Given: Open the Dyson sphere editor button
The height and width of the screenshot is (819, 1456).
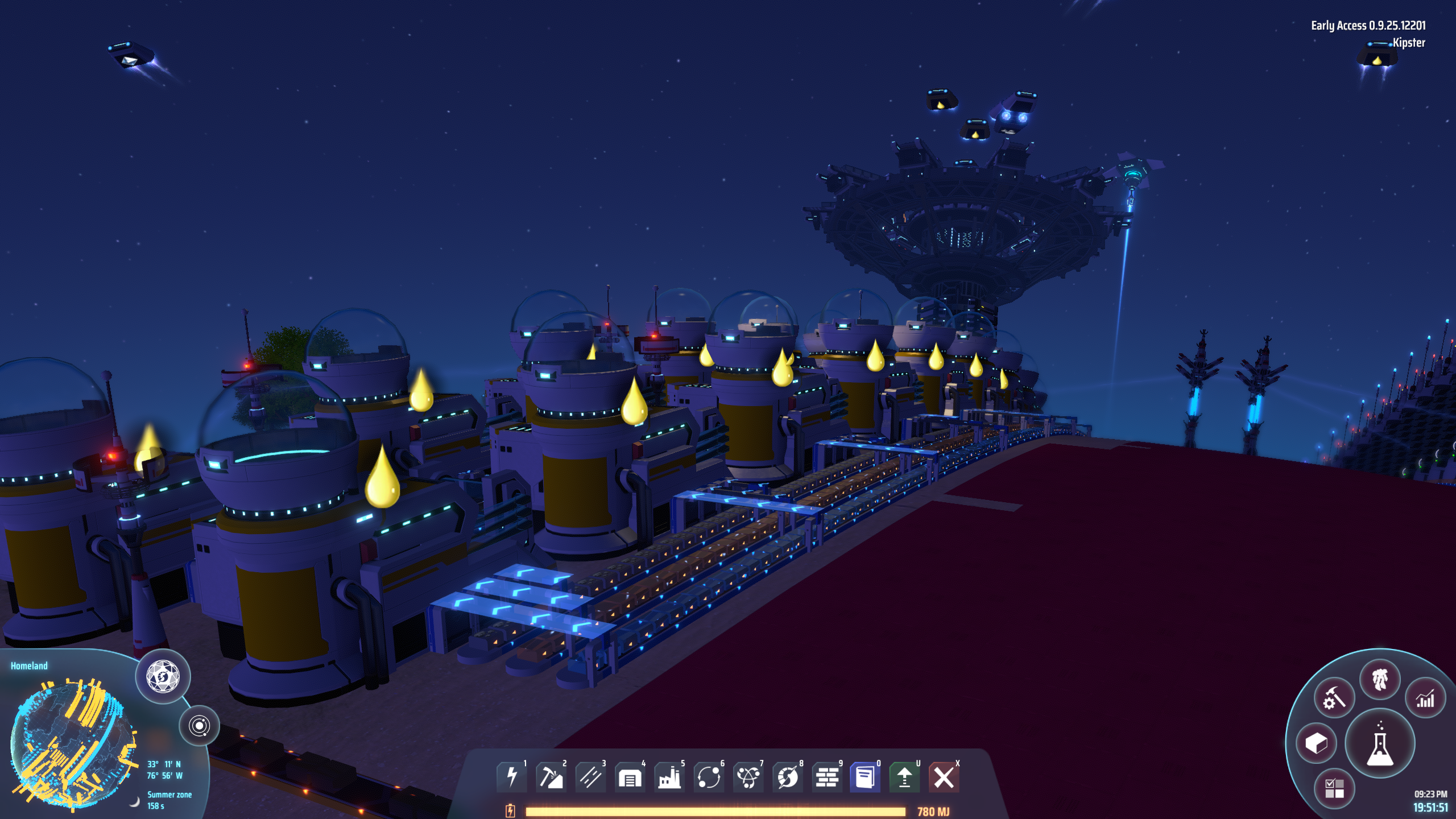Looking at the screenshot, I should pos(163,677).
